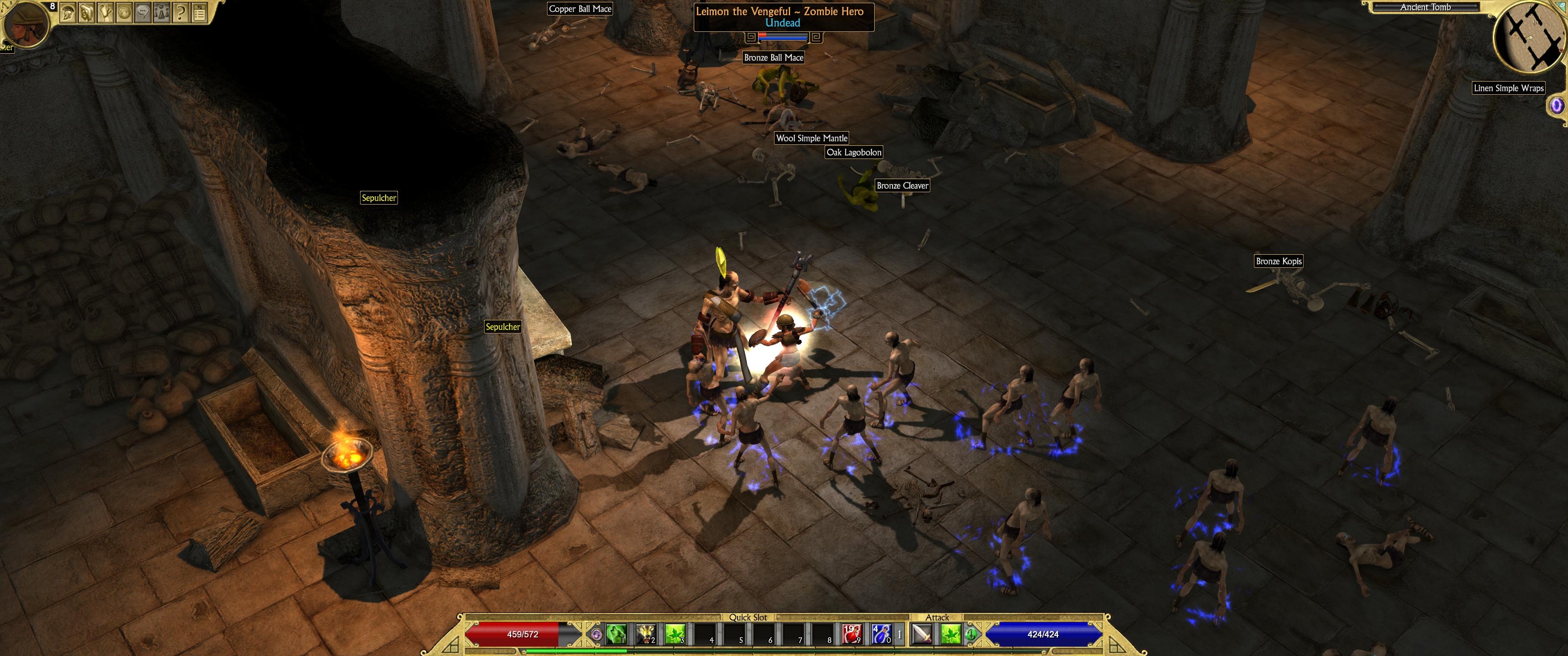Toggle the sword attack weapon slot

(x=922, y=635)
